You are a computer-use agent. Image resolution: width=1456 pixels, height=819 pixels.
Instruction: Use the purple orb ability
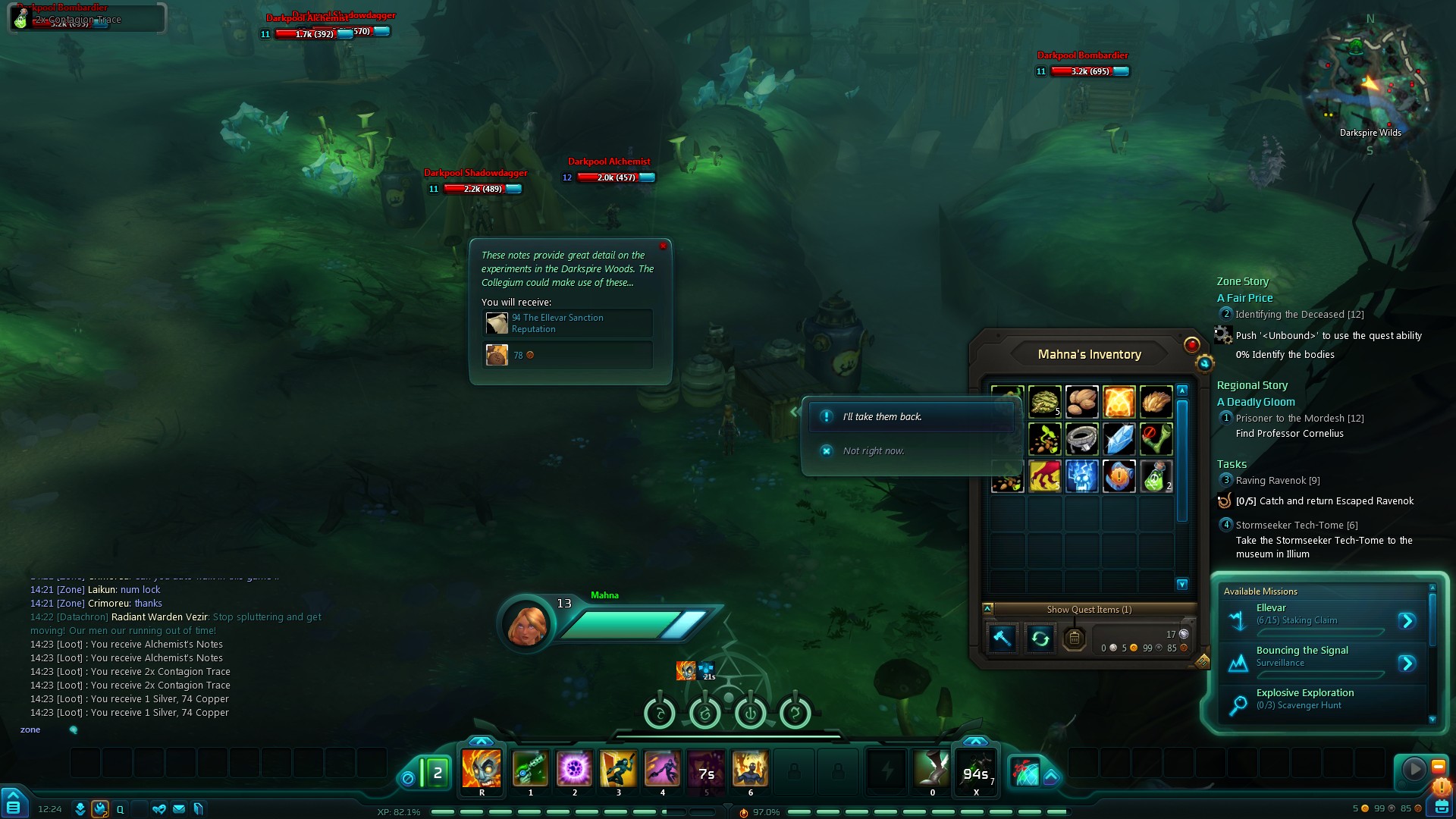pyautogui.click(x=574, y=769)
